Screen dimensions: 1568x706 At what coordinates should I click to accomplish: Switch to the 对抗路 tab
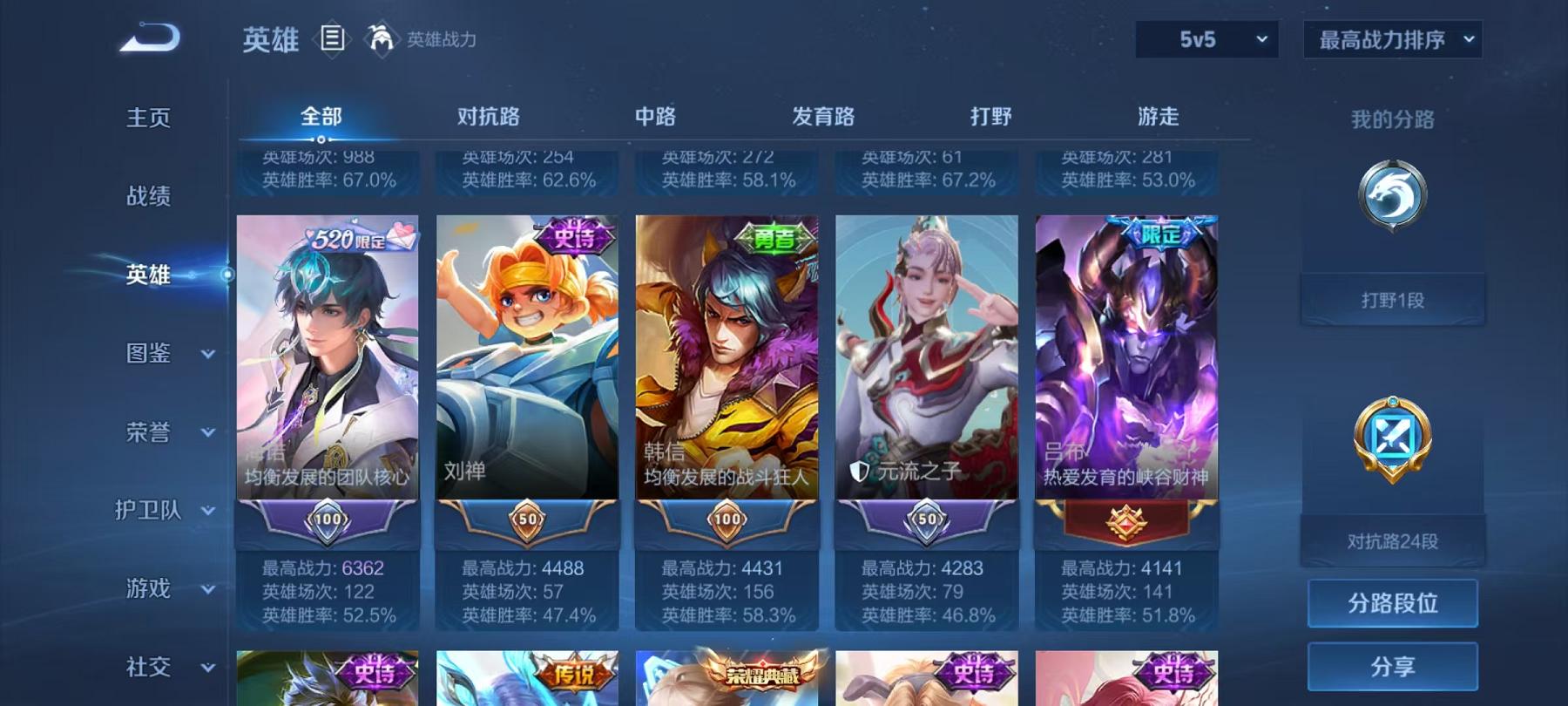click(x=487, y=115)
